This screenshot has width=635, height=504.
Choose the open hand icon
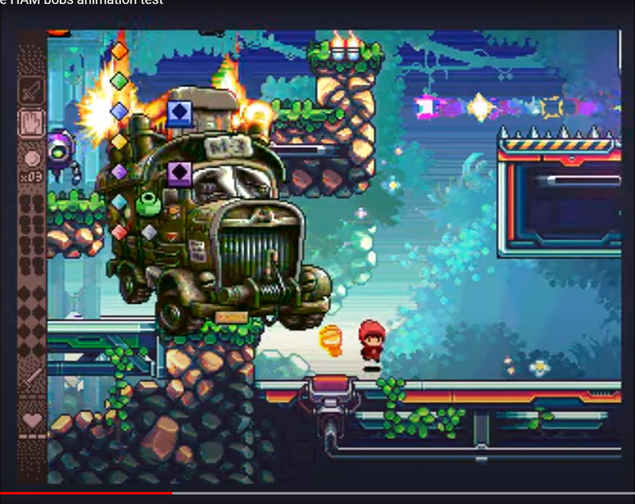coord(32,122)
